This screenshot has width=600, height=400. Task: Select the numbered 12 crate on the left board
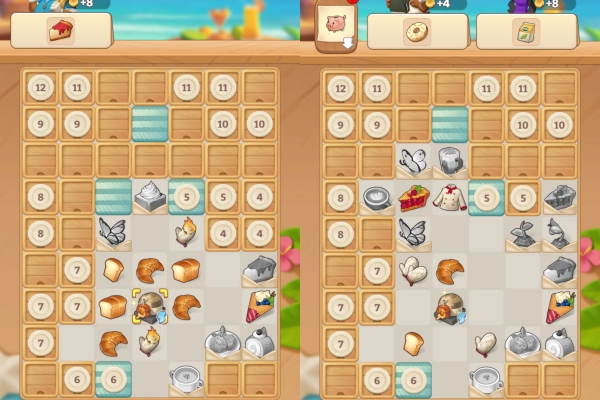pyautogui.click(x=41, y=88)
